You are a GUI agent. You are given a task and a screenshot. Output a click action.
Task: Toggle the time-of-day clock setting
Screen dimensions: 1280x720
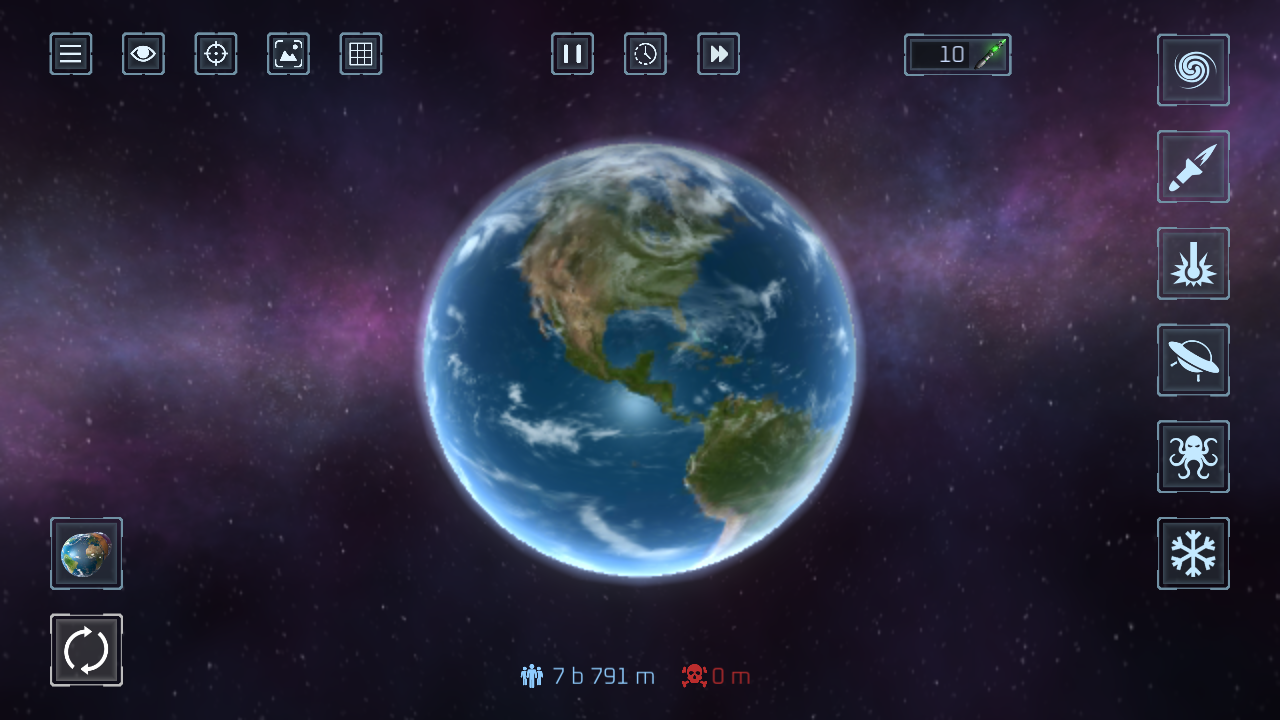645,54
